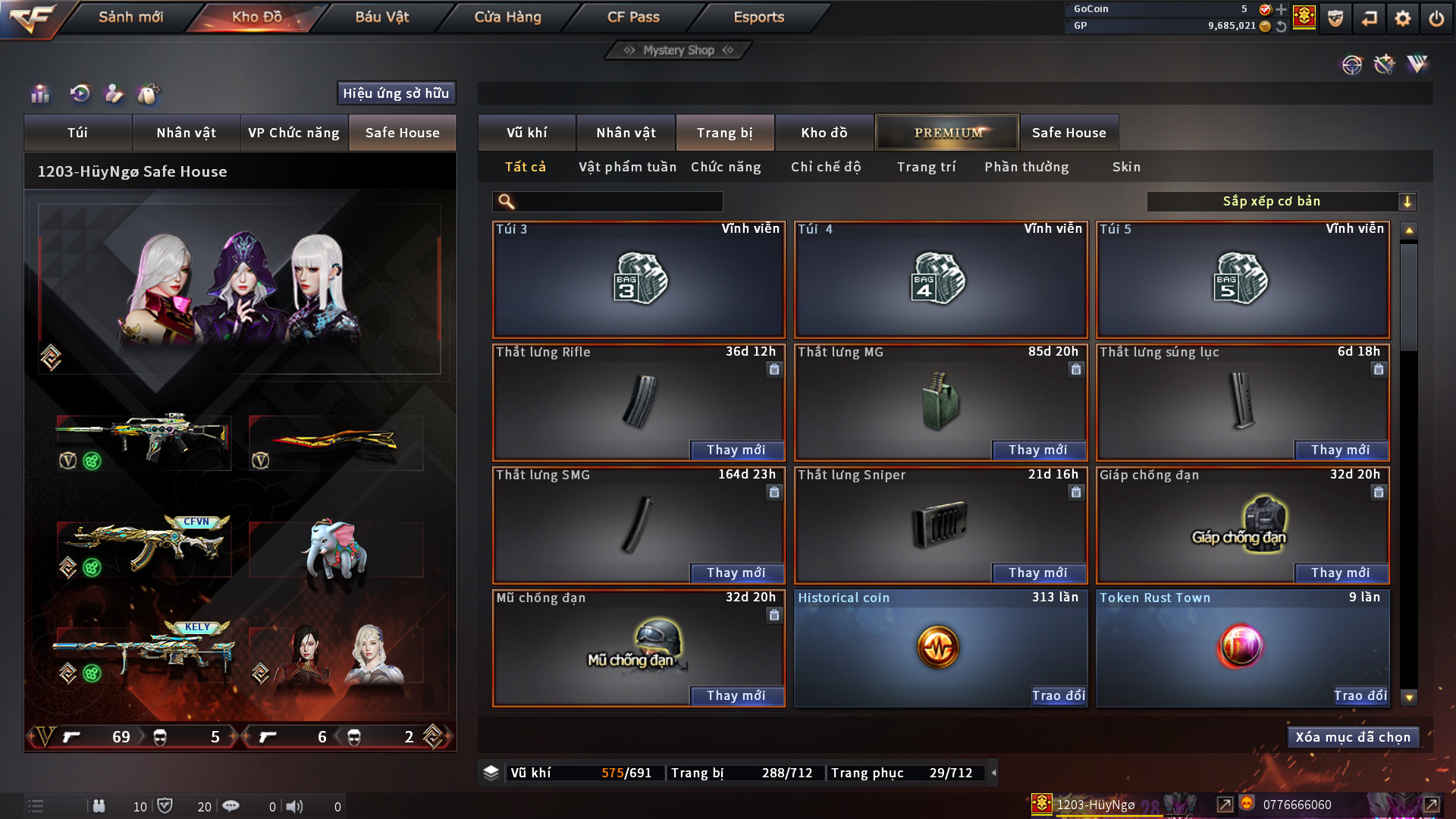Click the power exit icon

pos(1436,18)
